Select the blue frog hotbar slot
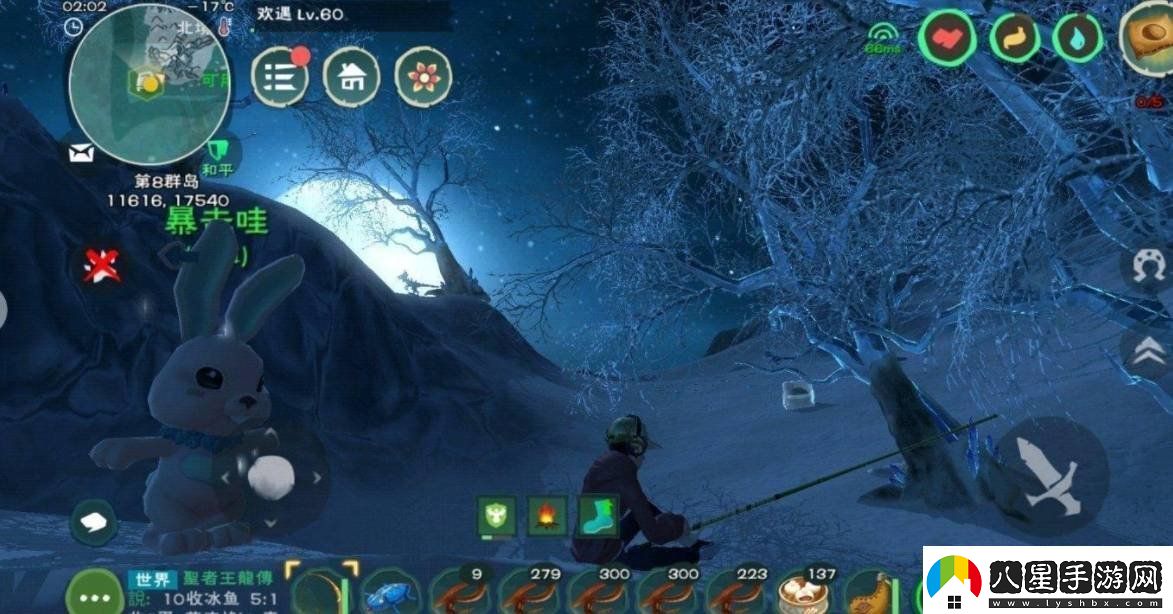Screen dimensions: 1173x614 click(x=388, y=592)
